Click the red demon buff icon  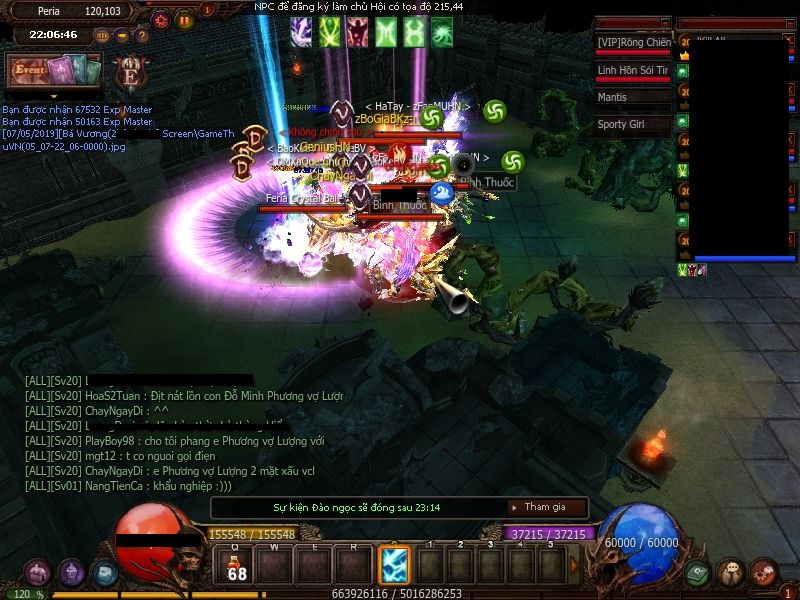tap(357, 32)
